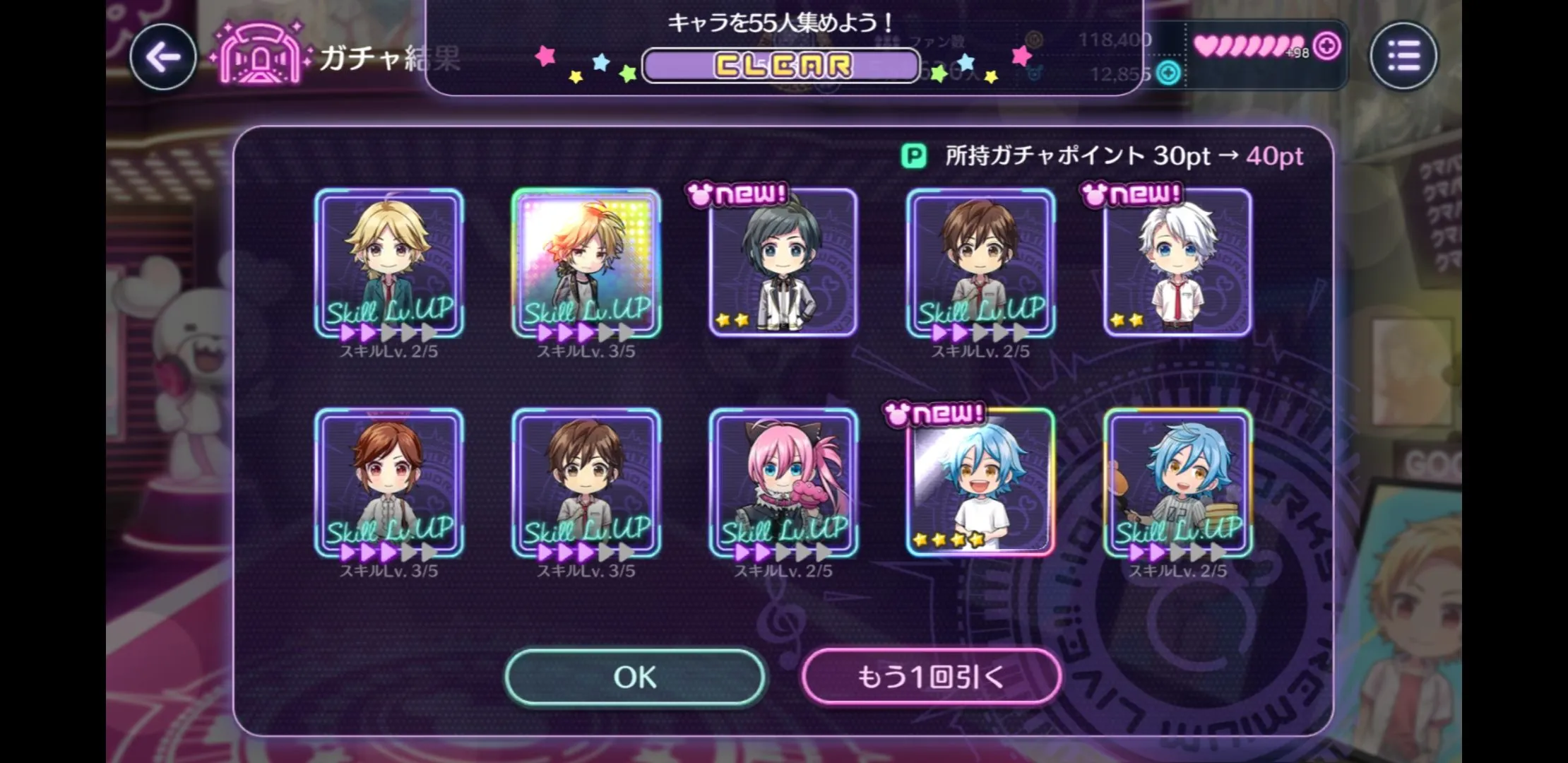
Task: Select the blonde character in teal jacket
Action: click(x=389, y=263)
